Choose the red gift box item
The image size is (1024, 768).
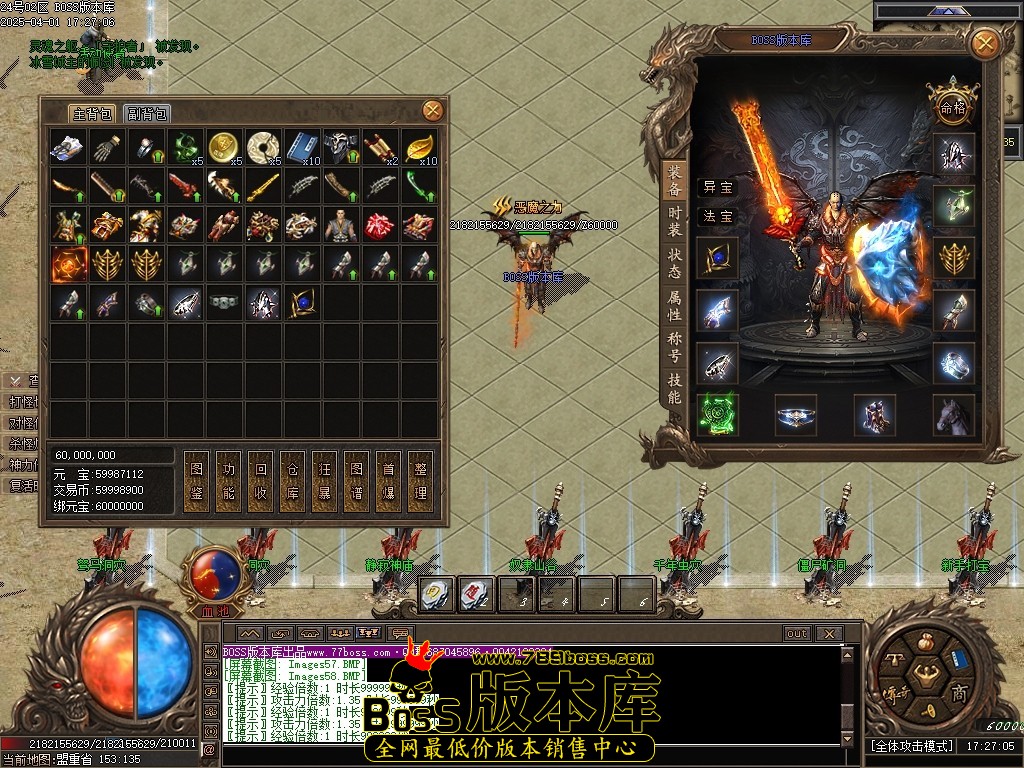(380, 225)
